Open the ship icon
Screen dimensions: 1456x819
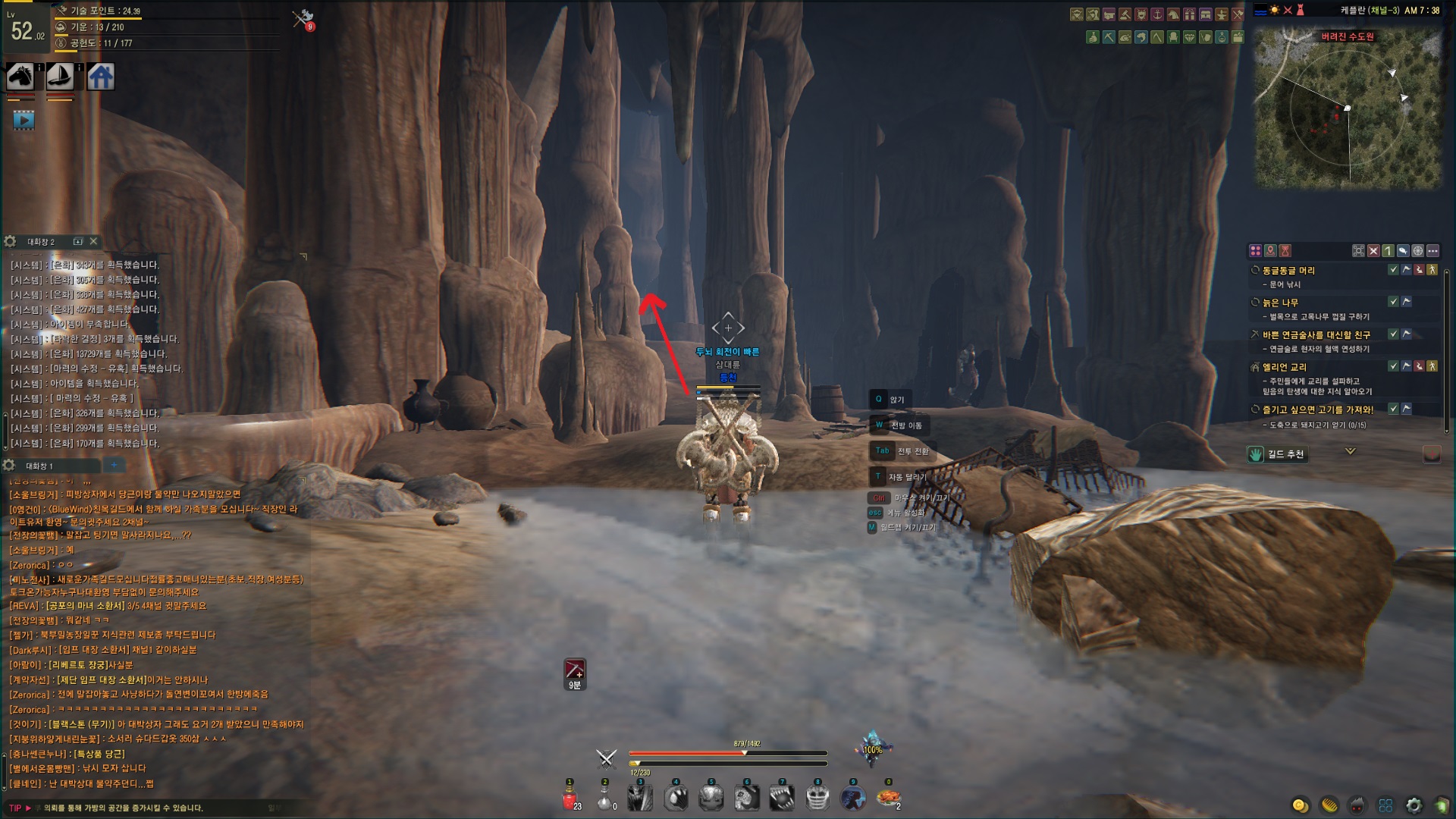pos(60,77)
